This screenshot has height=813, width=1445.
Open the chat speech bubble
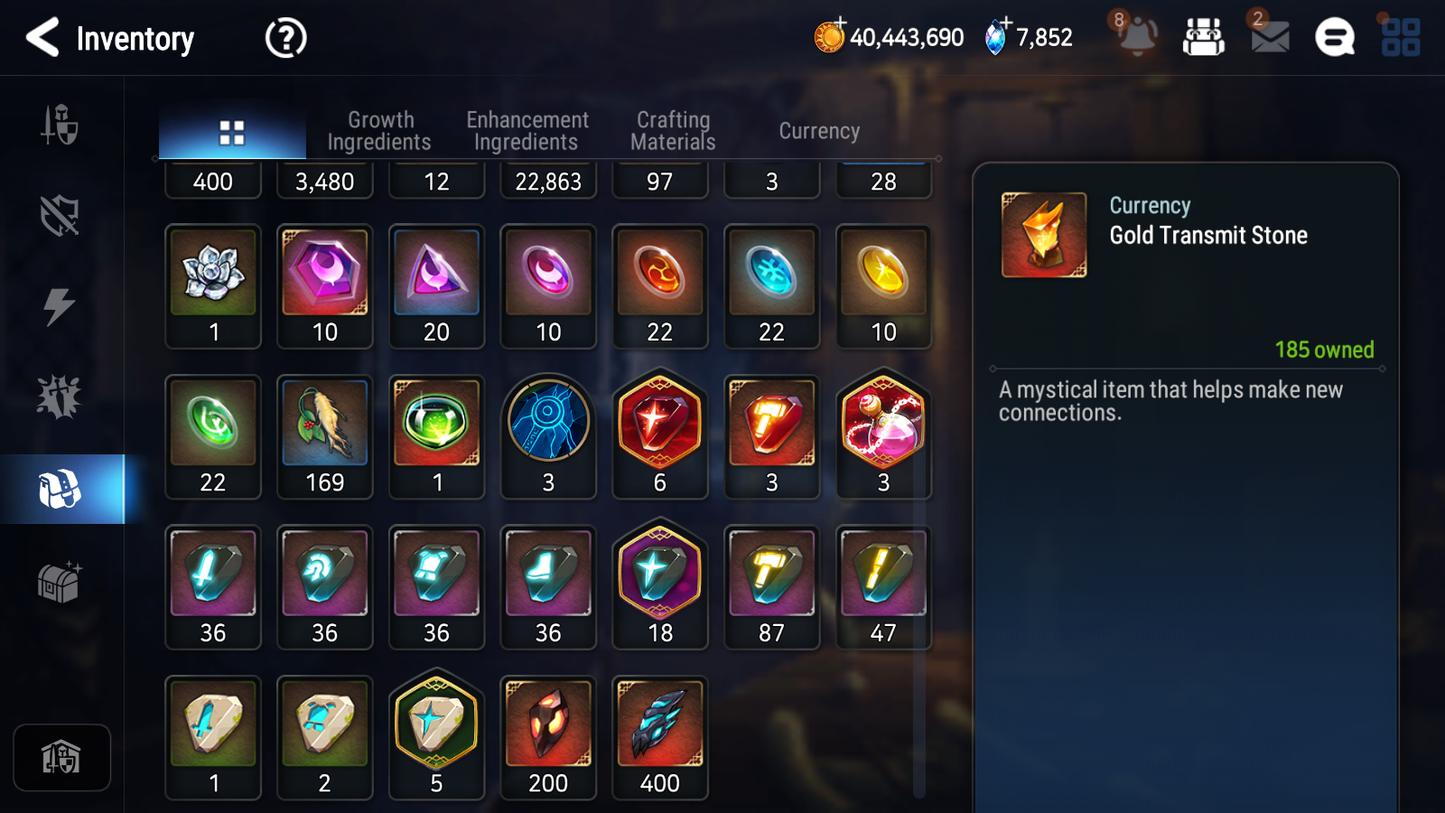pyautogui.click(x=1334, y=38)
